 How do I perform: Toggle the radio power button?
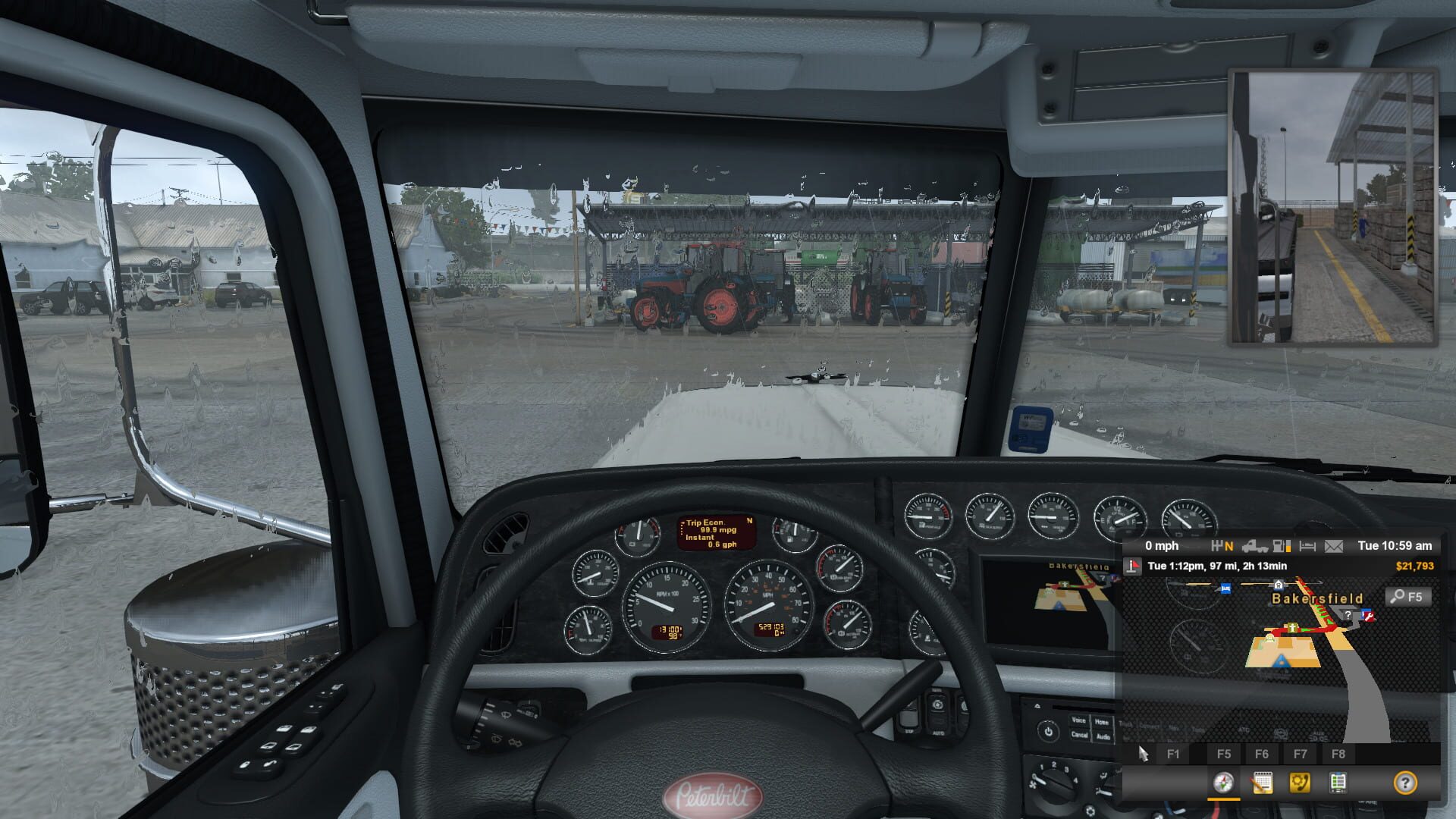tap(1049, 731)
